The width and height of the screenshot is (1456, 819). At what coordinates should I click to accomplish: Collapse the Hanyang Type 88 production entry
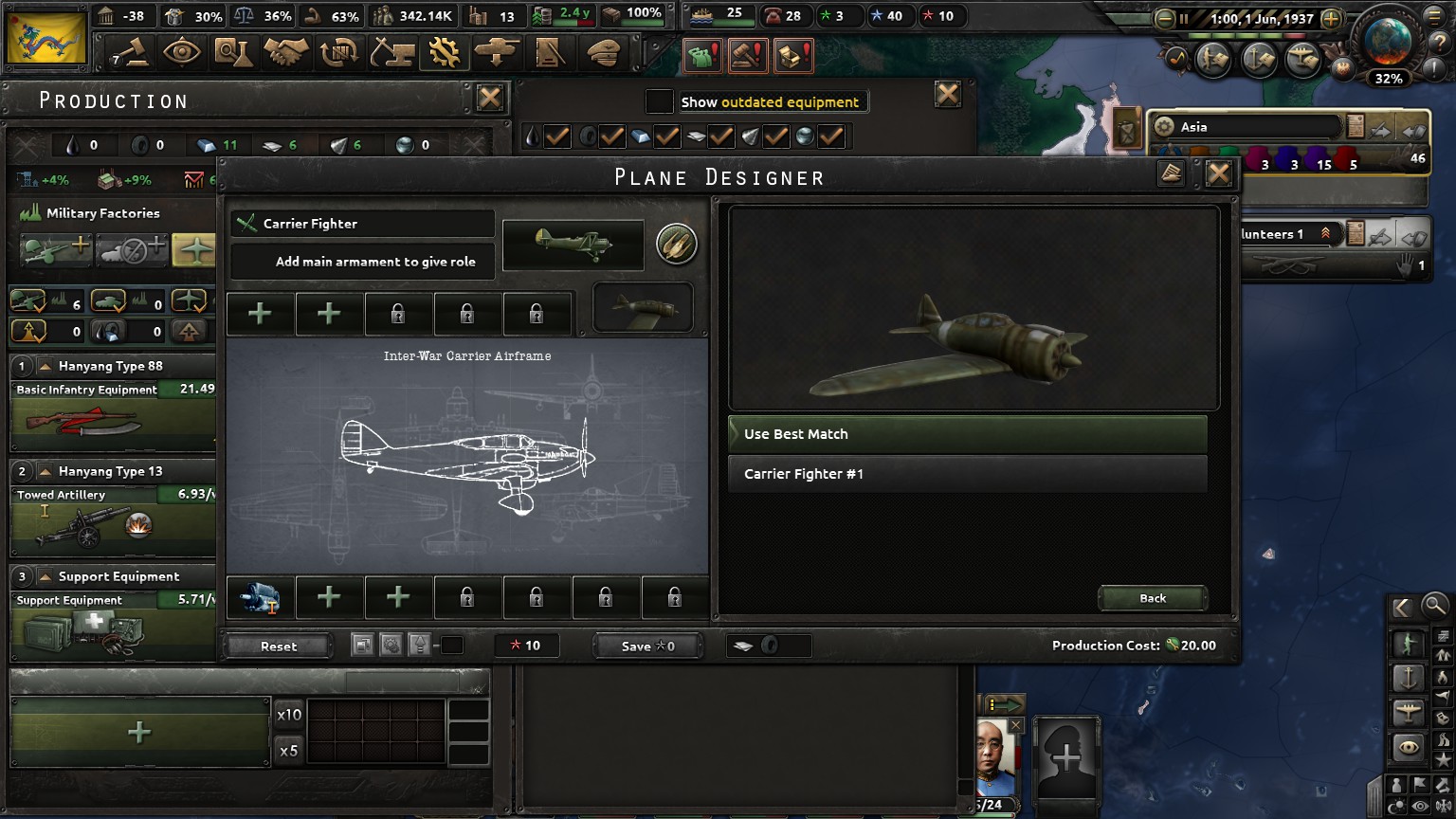43,366
